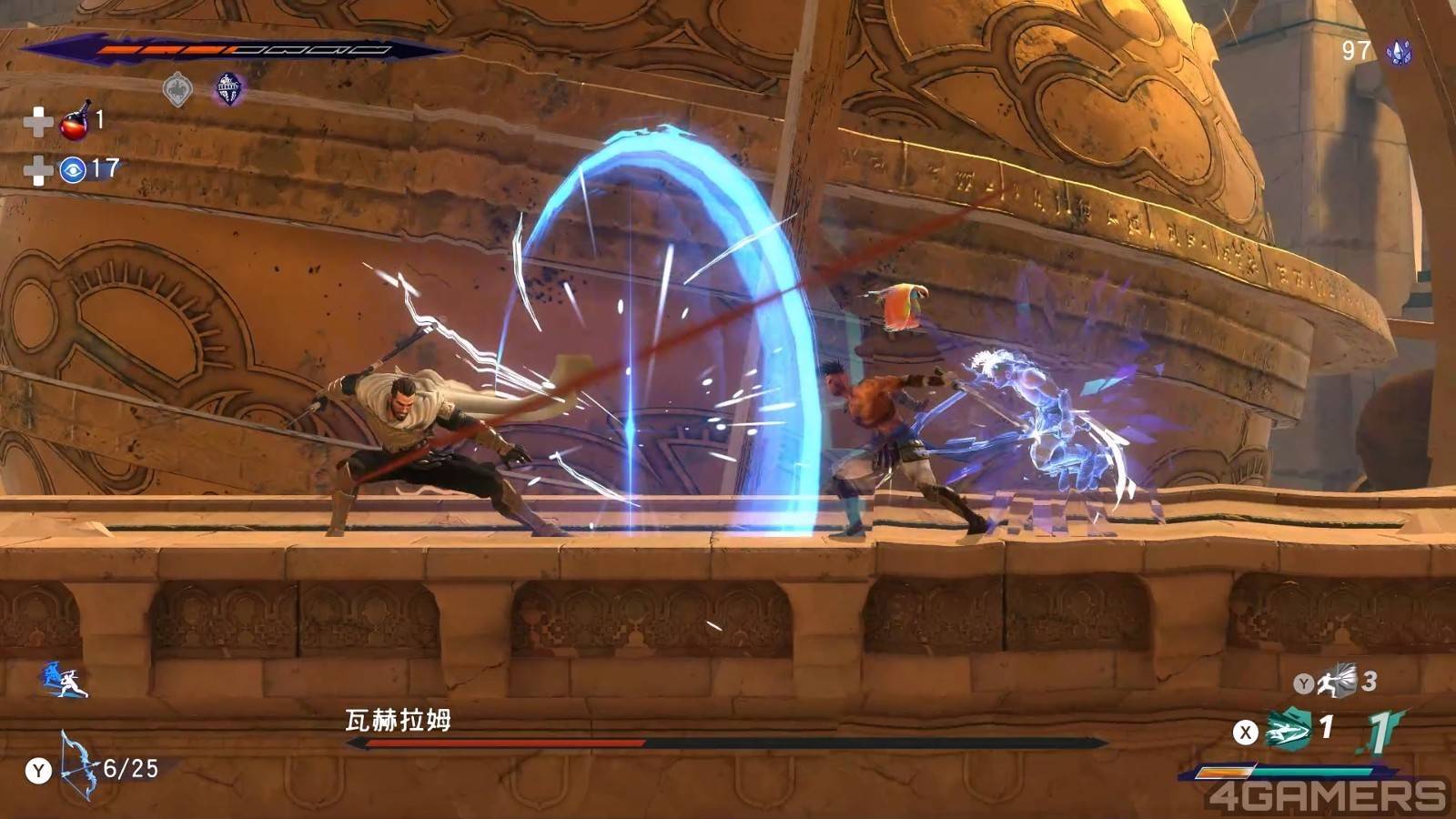The width and height of the screenshot is (1456, 819).
Task: Select the glowing purple amulet icon
Action: pos(227,89)
